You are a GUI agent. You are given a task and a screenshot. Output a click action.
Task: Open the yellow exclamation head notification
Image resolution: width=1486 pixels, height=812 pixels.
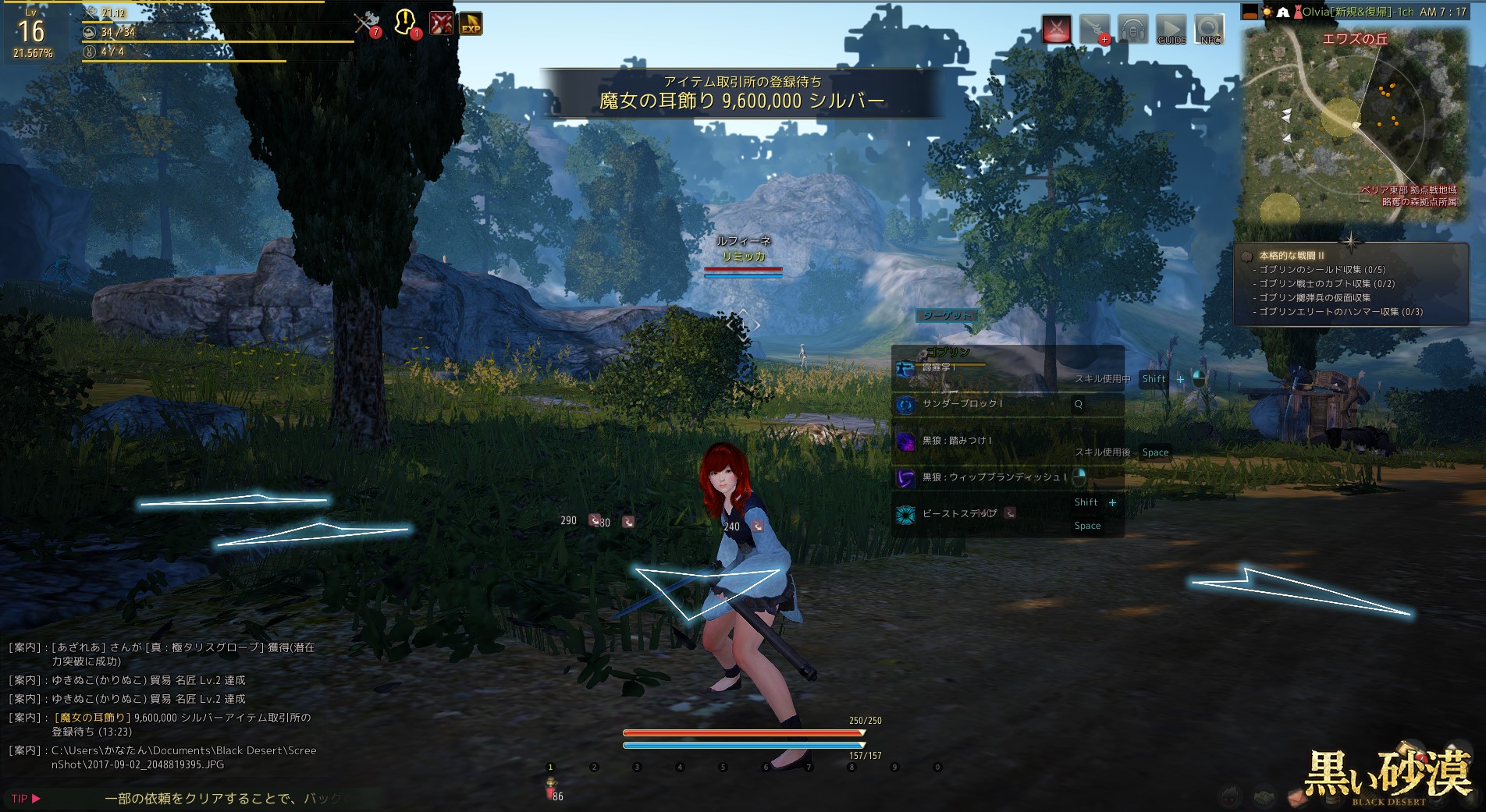(x=406, y=23)
